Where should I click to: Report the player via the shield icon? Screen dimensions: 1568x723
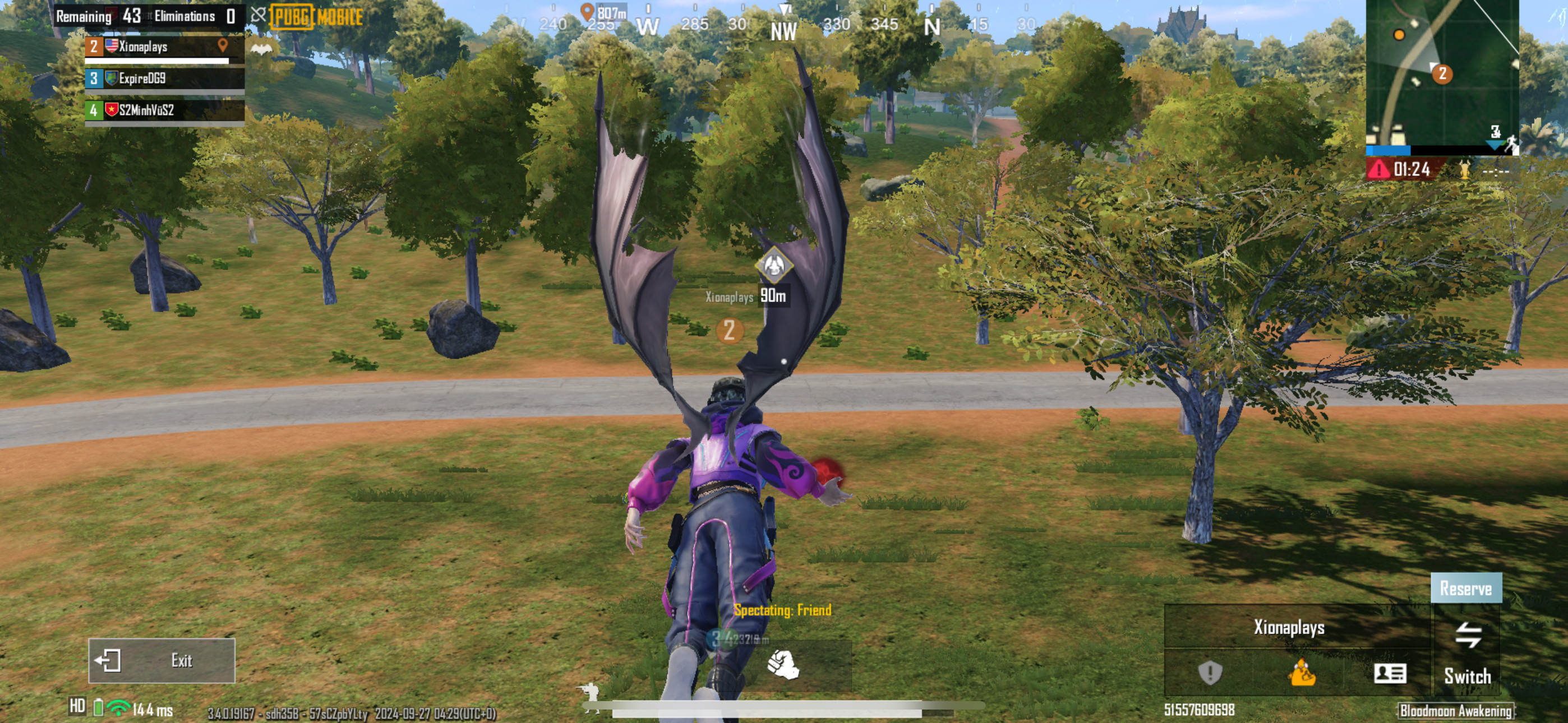coord(1210,673)
